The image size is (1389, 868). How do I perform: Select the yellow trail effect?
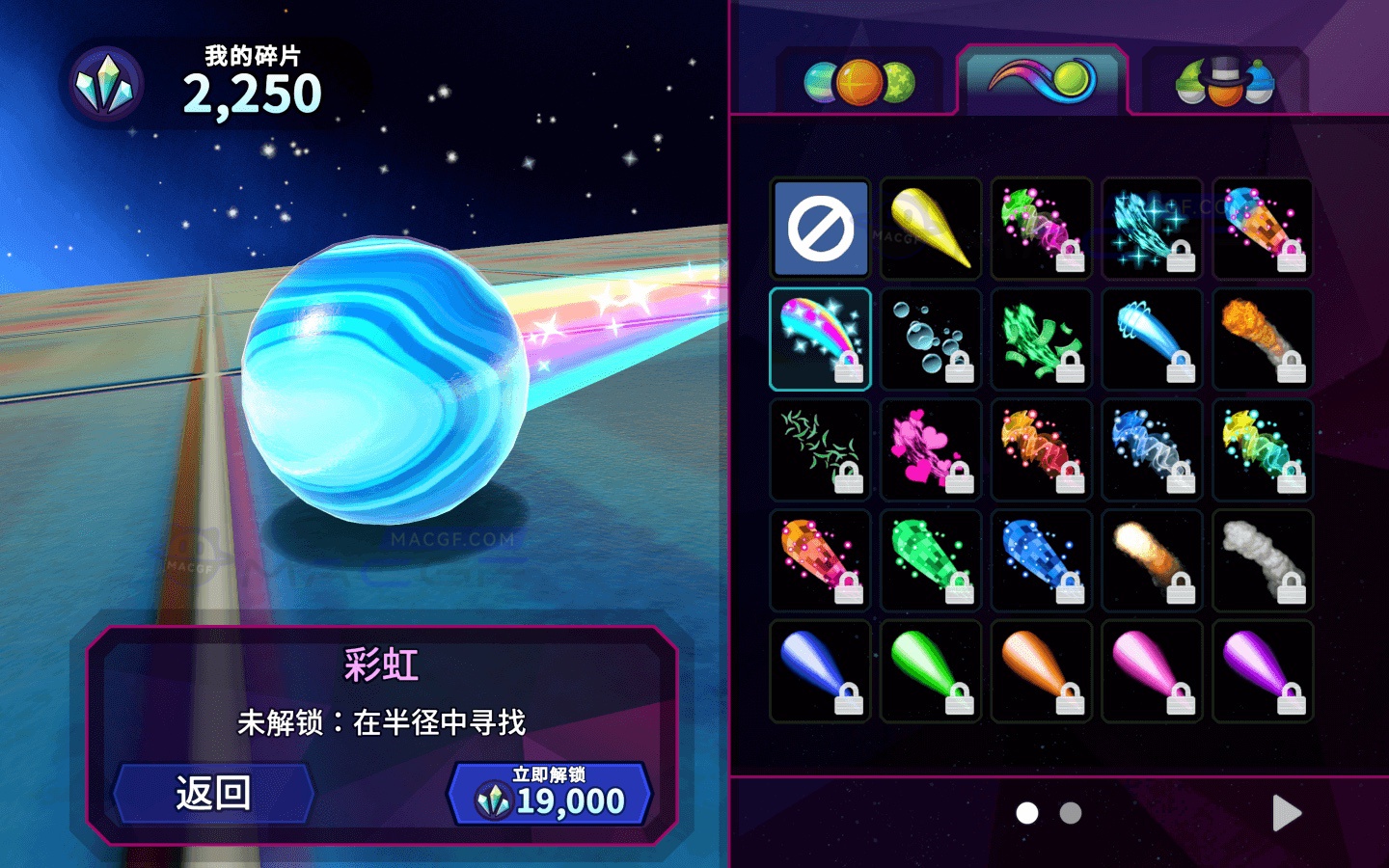[x=931, y=229]
